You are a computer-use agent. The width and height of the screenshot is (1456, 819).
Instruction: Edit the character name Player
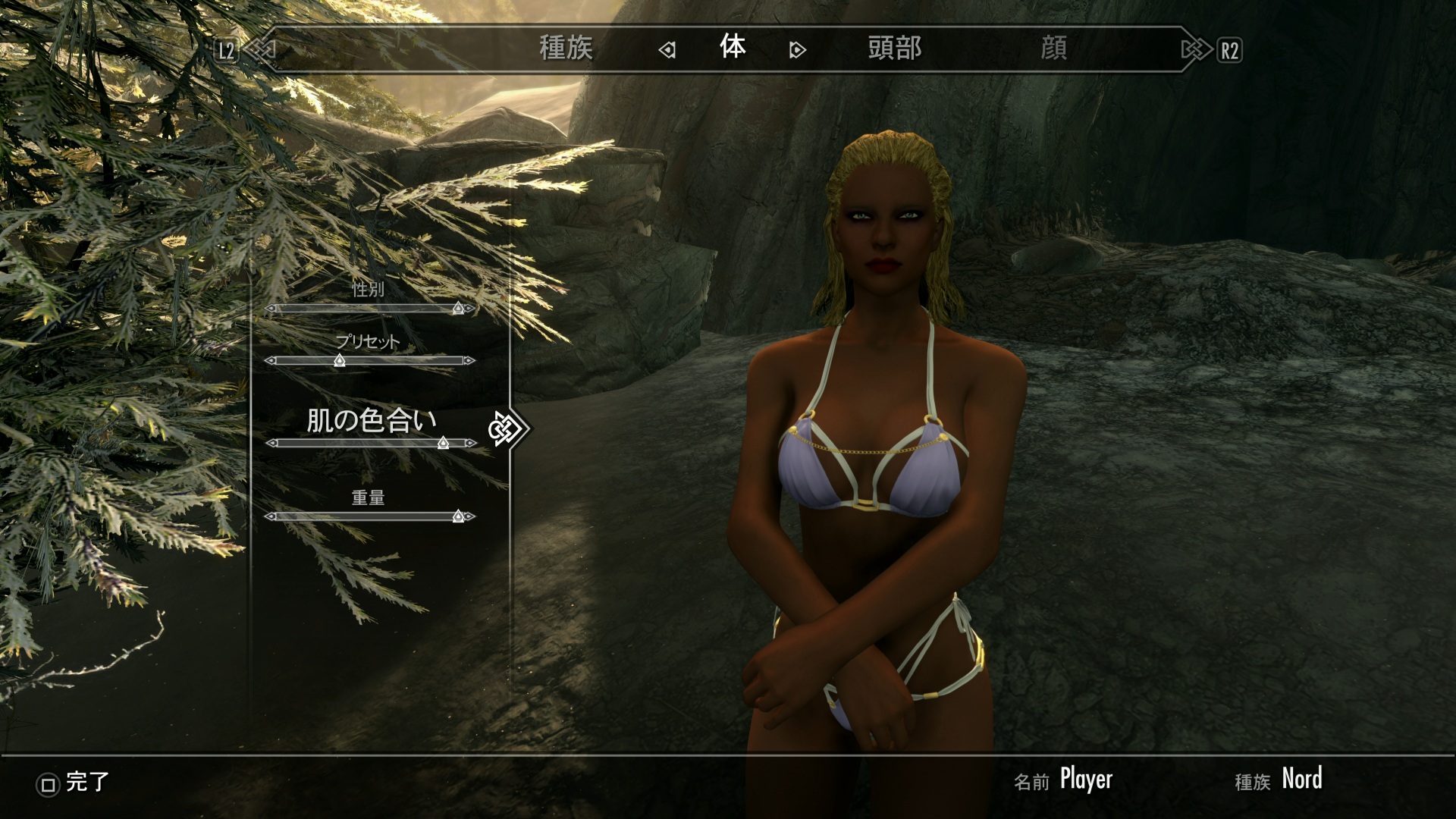tap(1085, 780)
